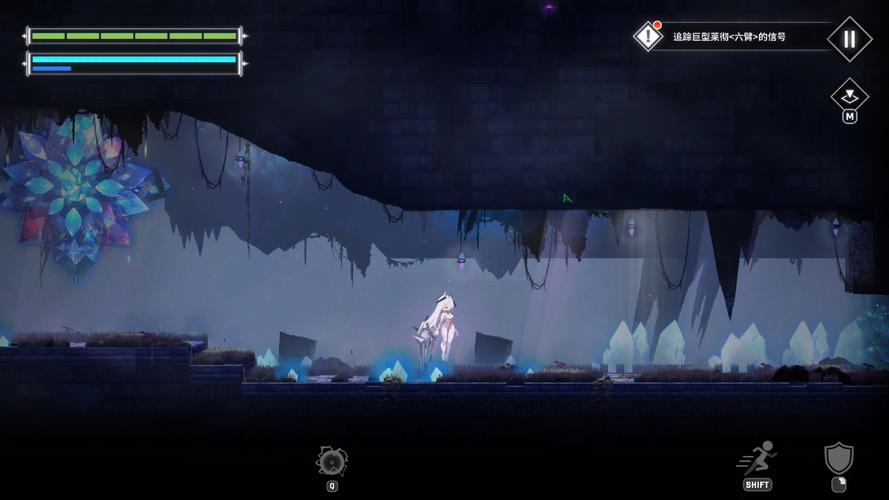Pause the game with the diamond button
Viewport: 889px width, 500px height.
tap(849, 39)
